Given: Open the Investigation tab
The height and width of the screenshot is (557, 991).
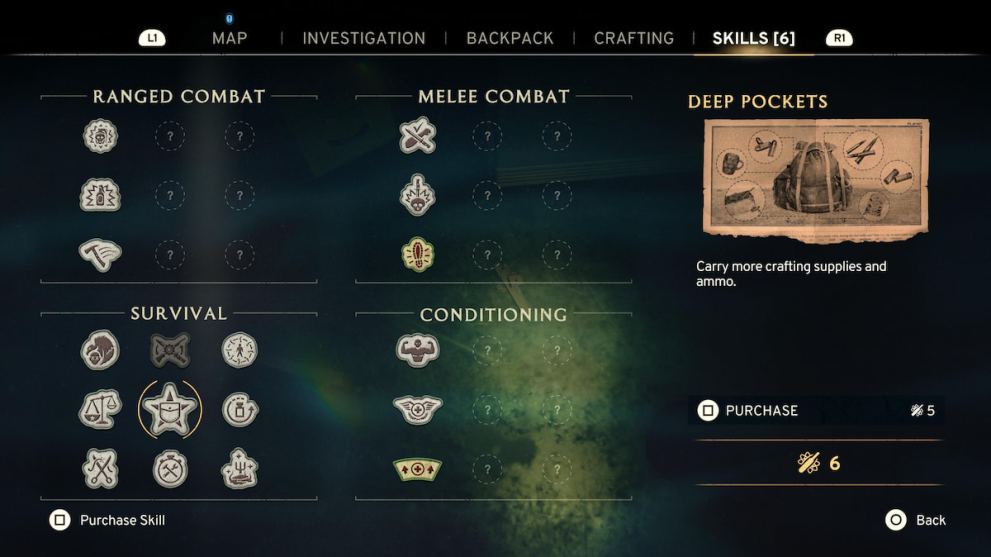Looking at the screenshot, I should coord(363,38).
